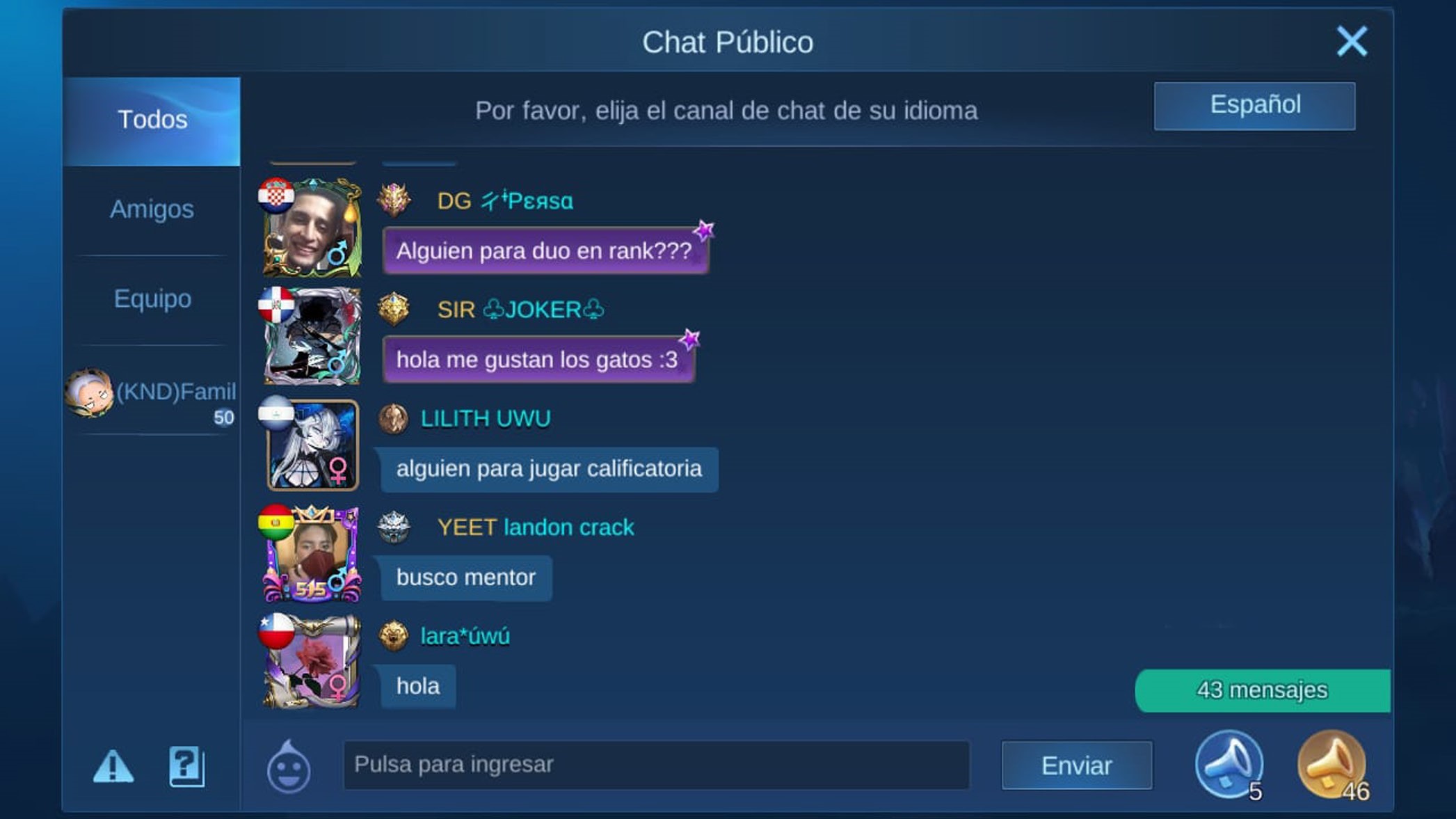Select the Todos tab
The image size is (1456, 819).
[x=151, y=120]
